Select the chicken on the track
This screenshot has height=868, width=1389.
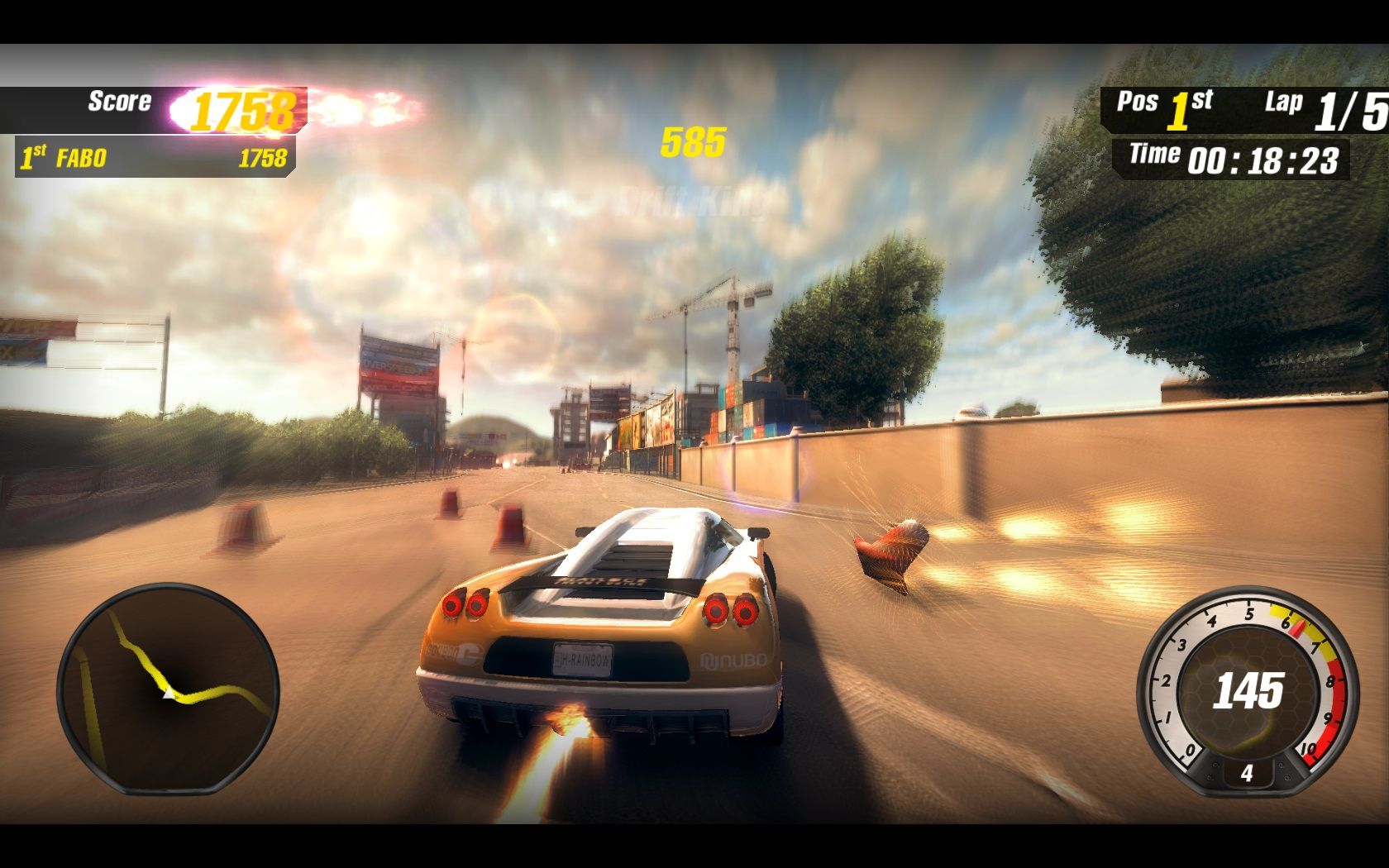pos(891,554)
